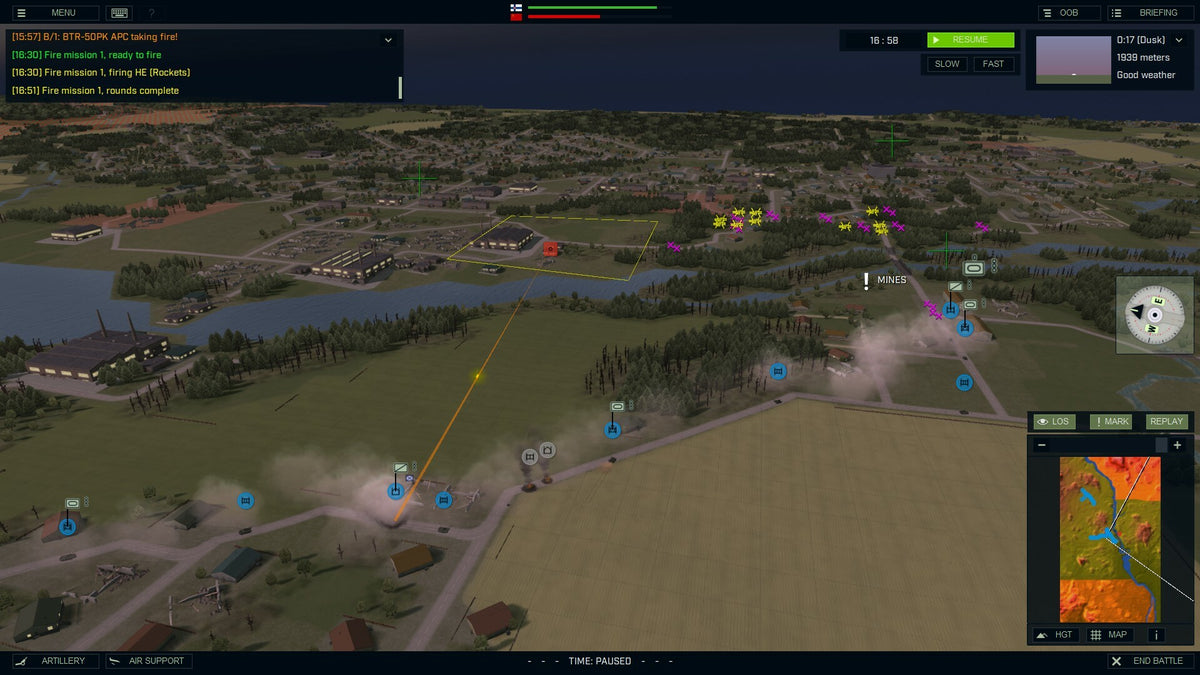
Task: Open the OOB order of battle
Action: coord(1068,13)
